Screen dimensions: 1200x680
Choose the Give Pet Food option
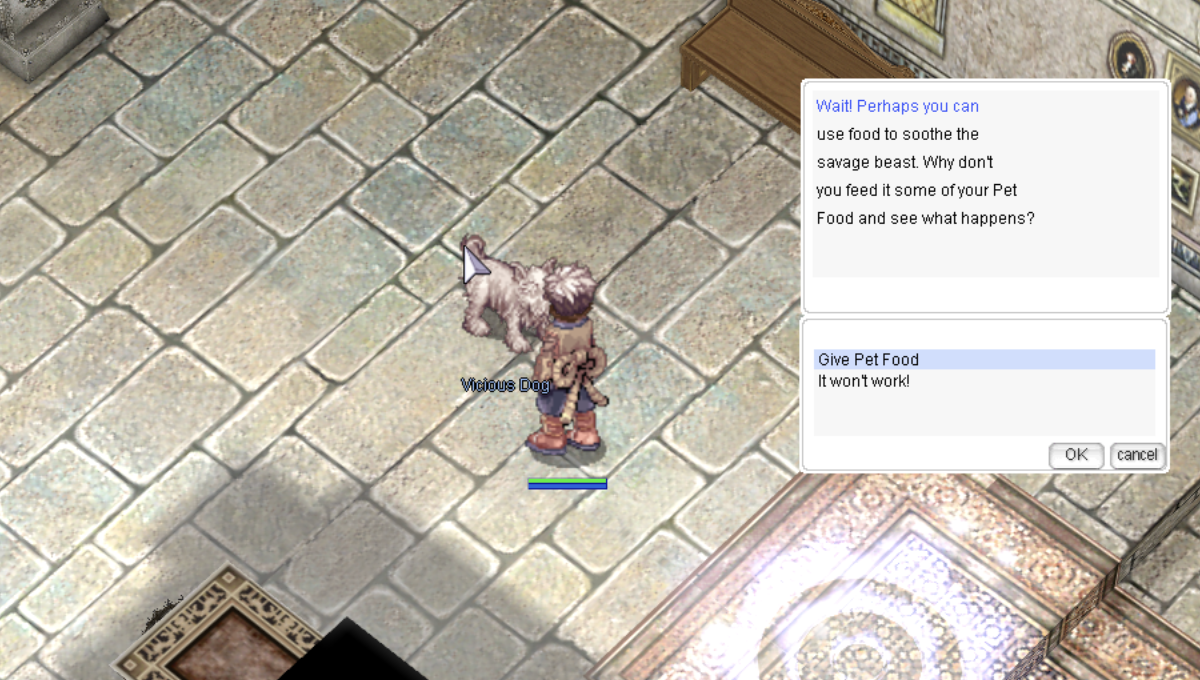pos(868,360)
